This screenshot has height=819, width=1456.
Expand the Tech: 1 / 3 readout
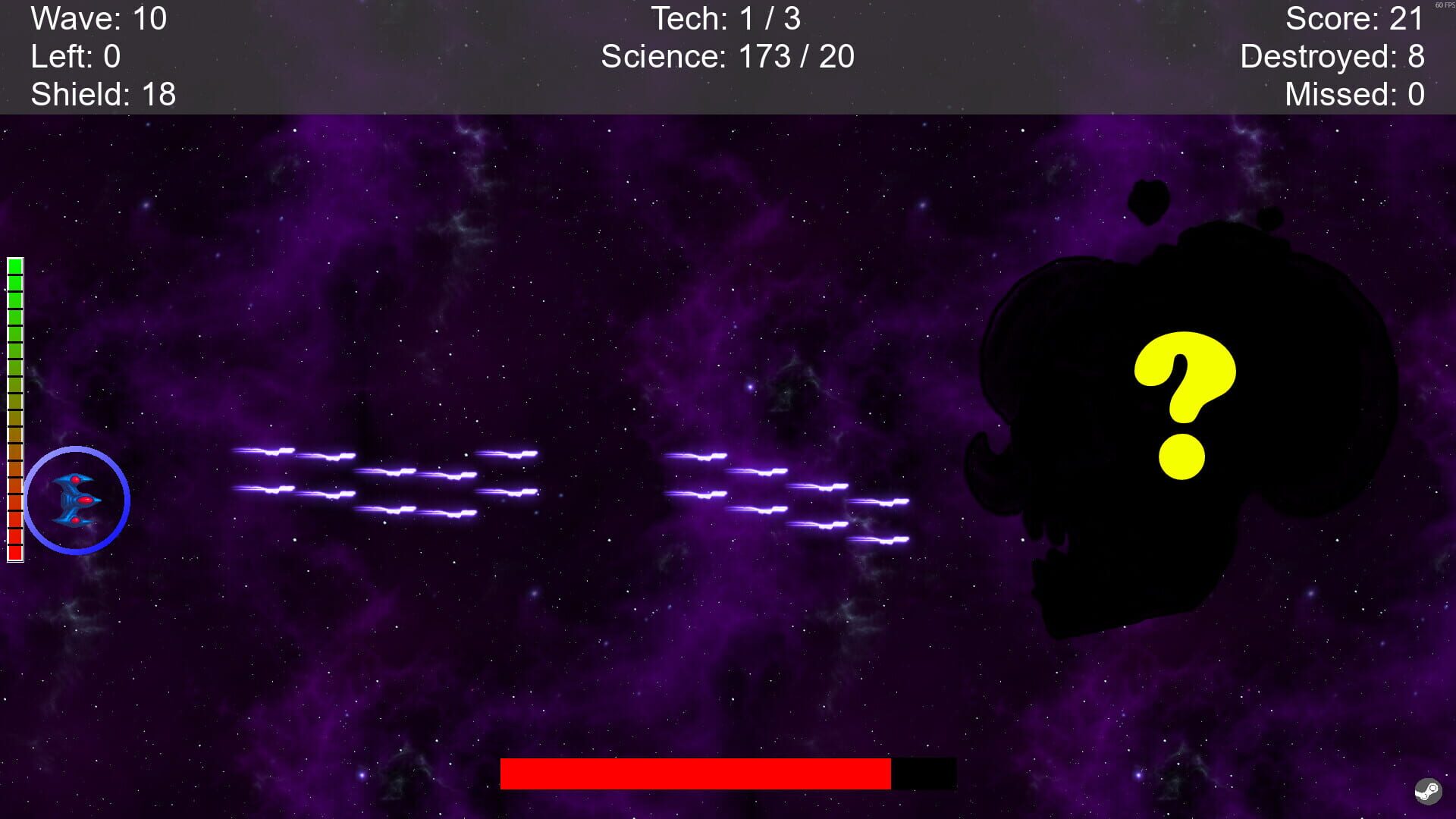click(x=727, y=18)
